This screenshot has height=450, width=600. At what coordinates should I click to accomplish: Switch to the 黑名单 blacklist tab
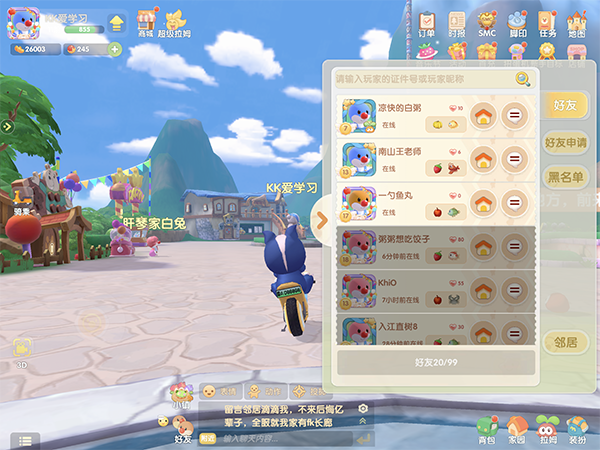tap(565, 177)
